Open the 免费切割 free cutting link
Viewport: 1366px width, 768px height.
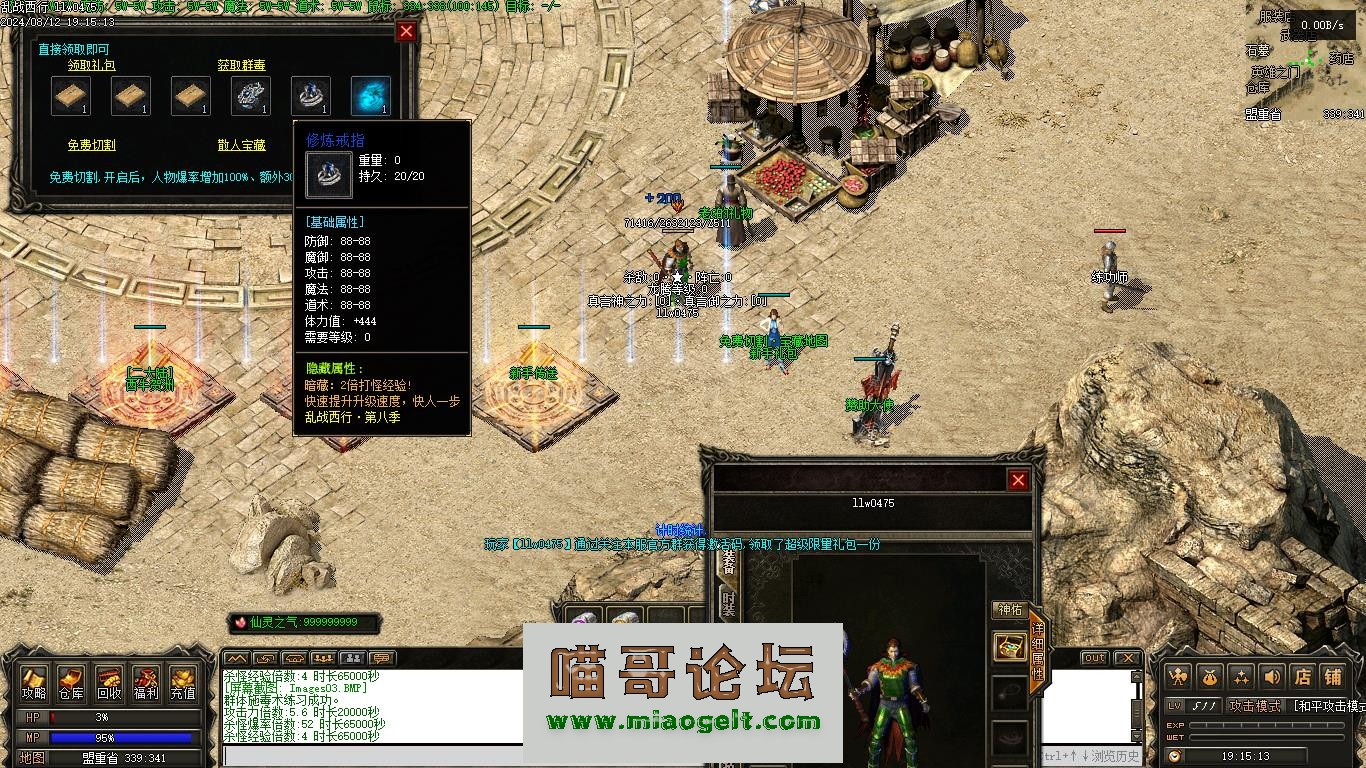[x=91, y=146]
